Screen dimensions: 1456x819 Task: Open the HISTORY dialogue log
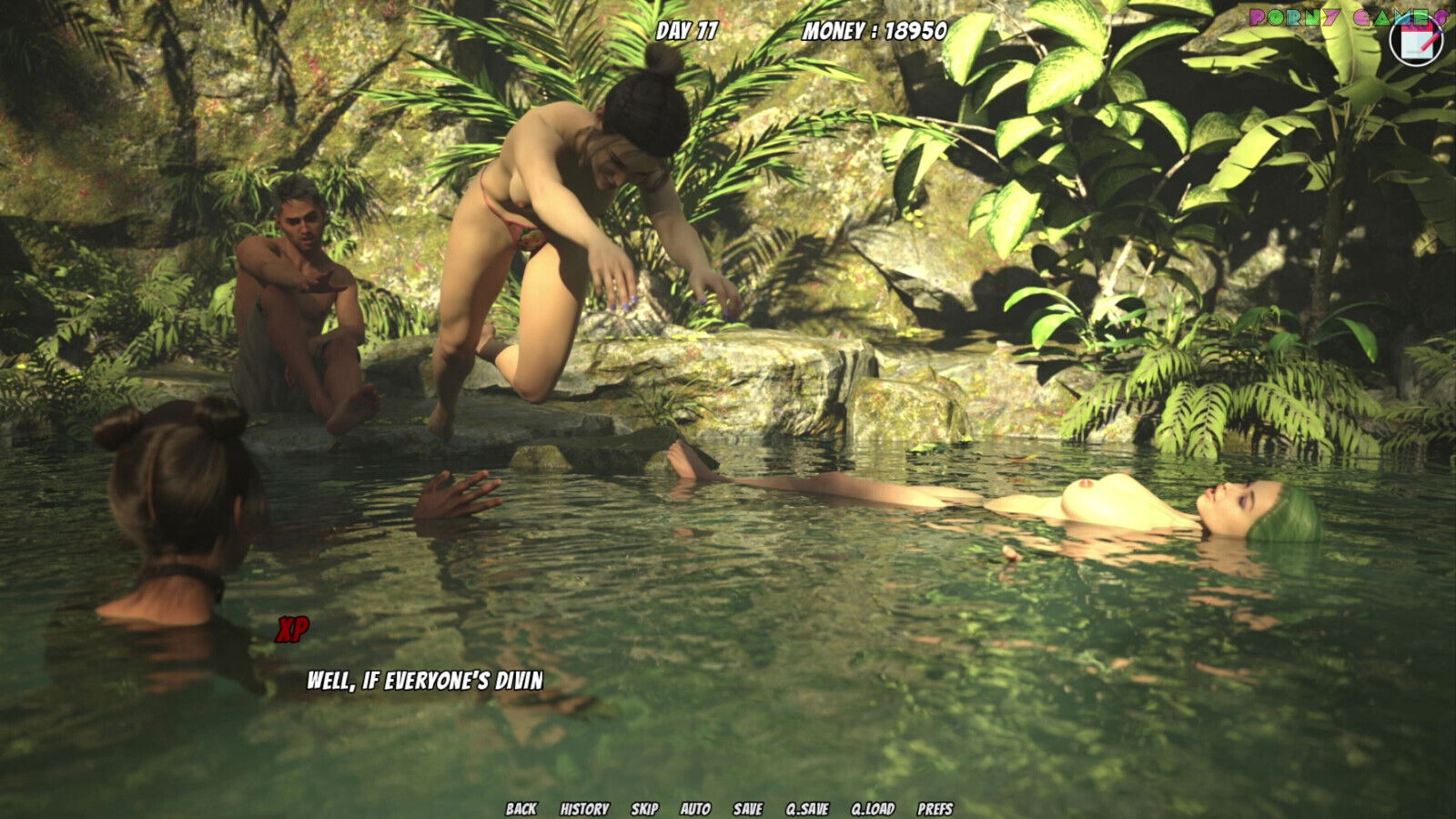582,806
